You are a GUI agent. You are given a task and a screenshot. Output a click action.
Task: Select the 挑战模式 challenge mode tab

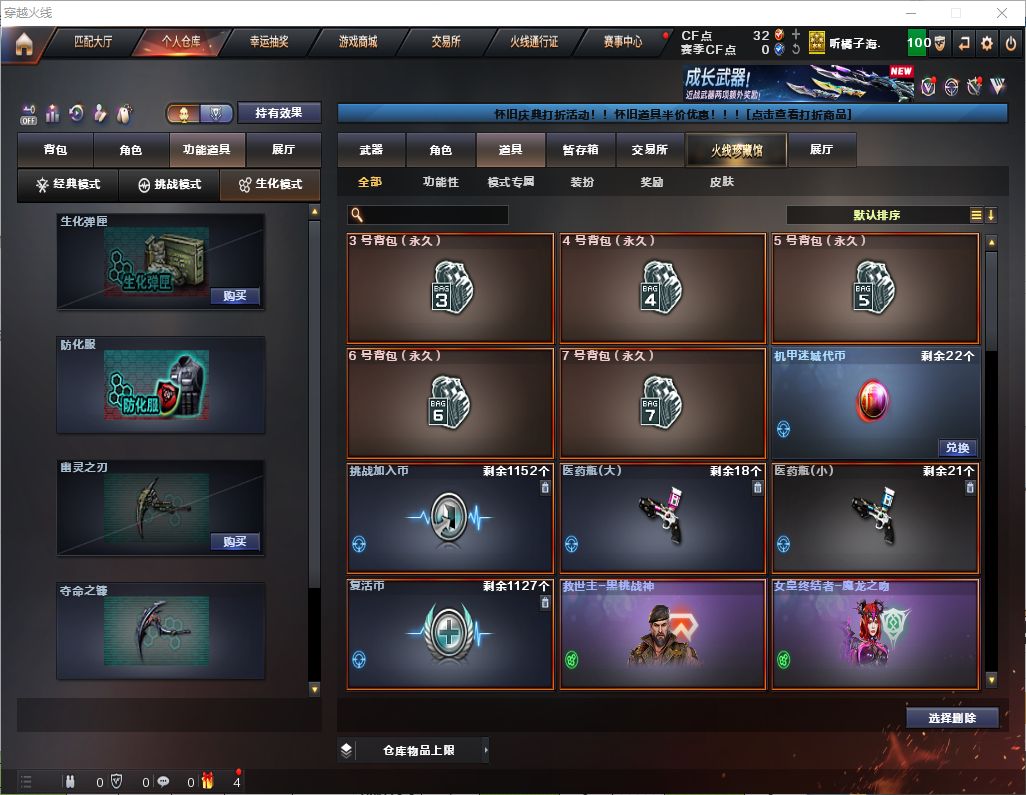(x=169, y=185)
